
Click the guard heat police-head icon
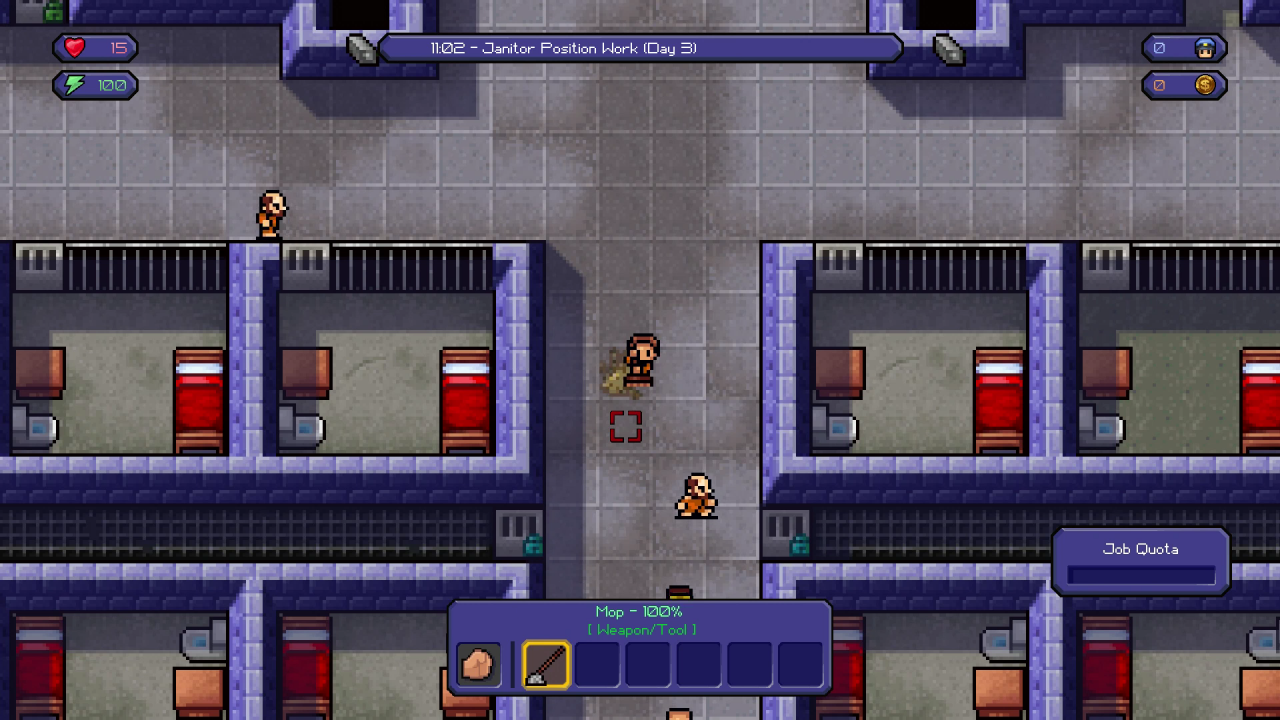click(x=1207, y=47)
